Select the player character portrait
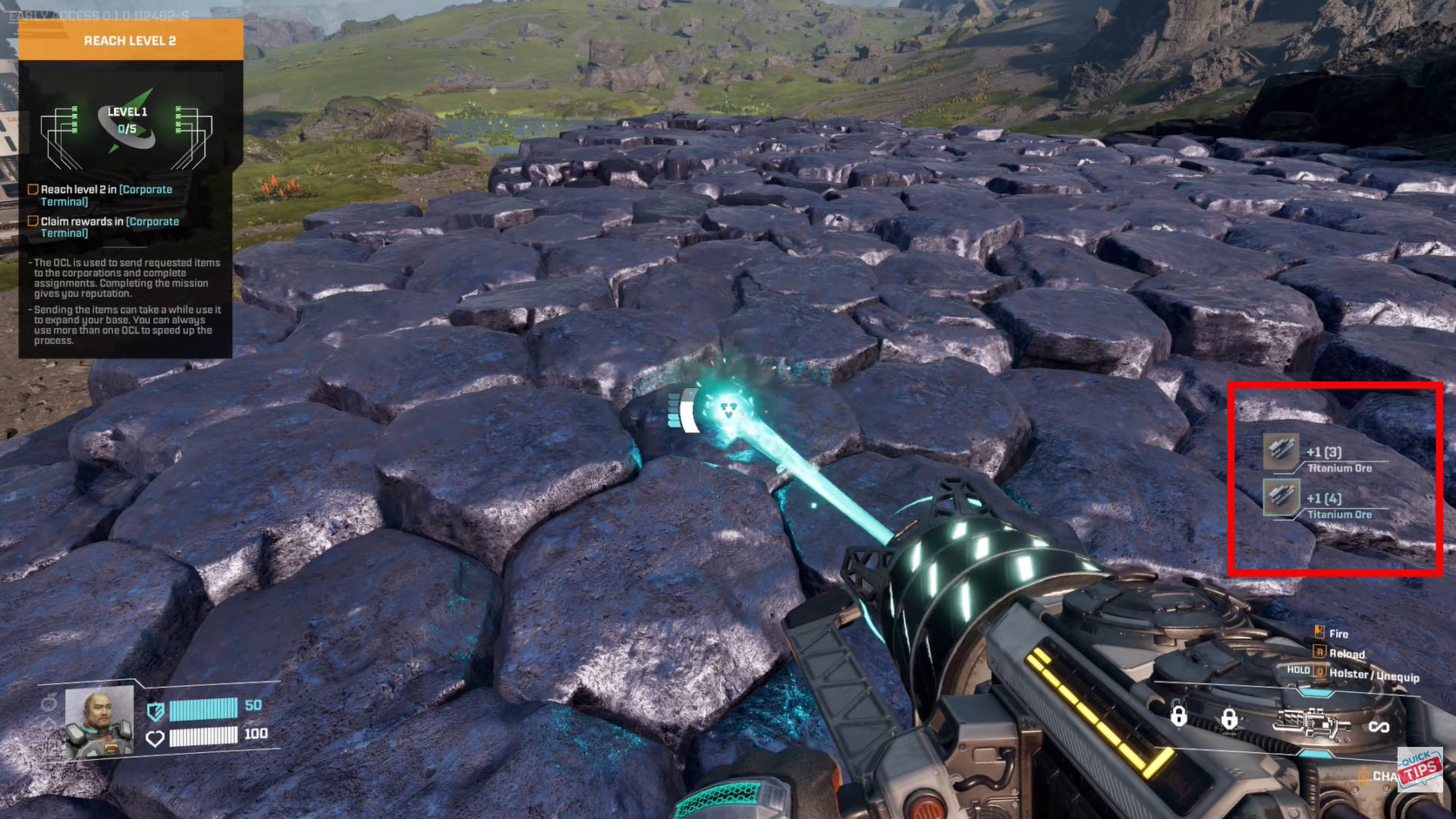This screenshot has height=819, width=1456. pos(99,721)
